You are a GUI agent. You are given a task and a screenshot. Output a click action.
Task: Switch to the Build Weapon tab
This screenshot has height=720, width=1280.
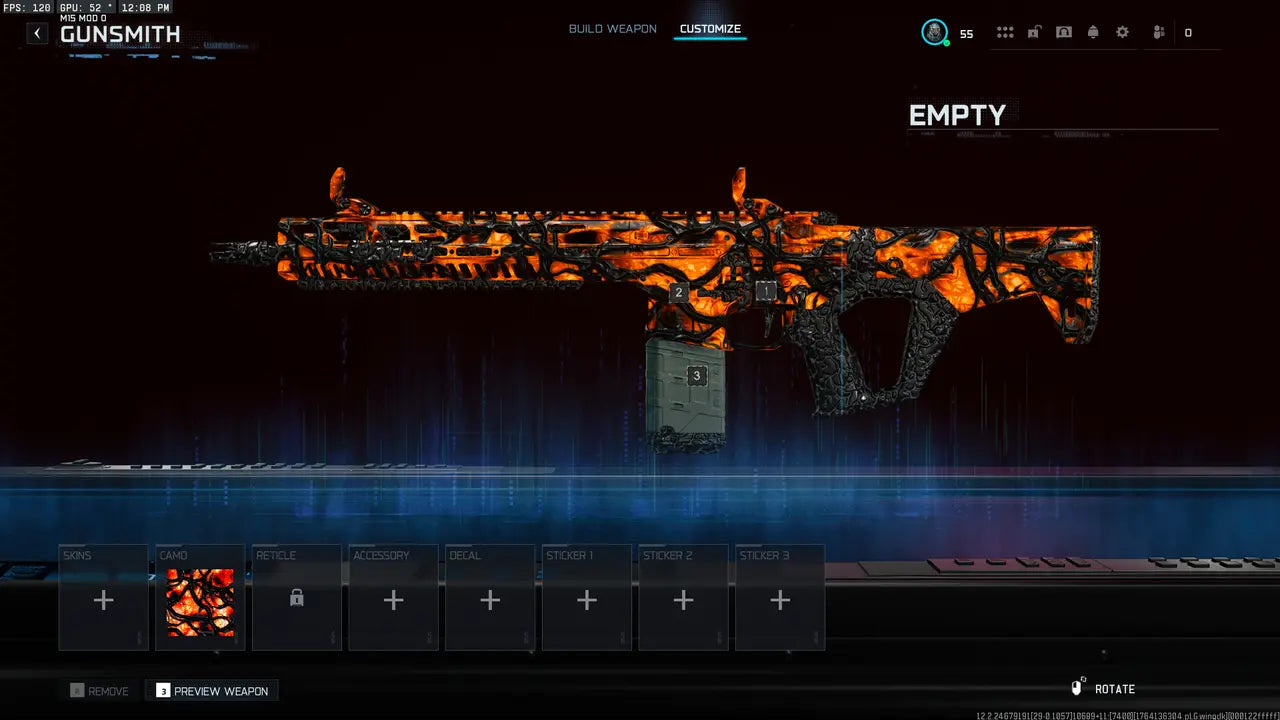click(x=612, y=29)
